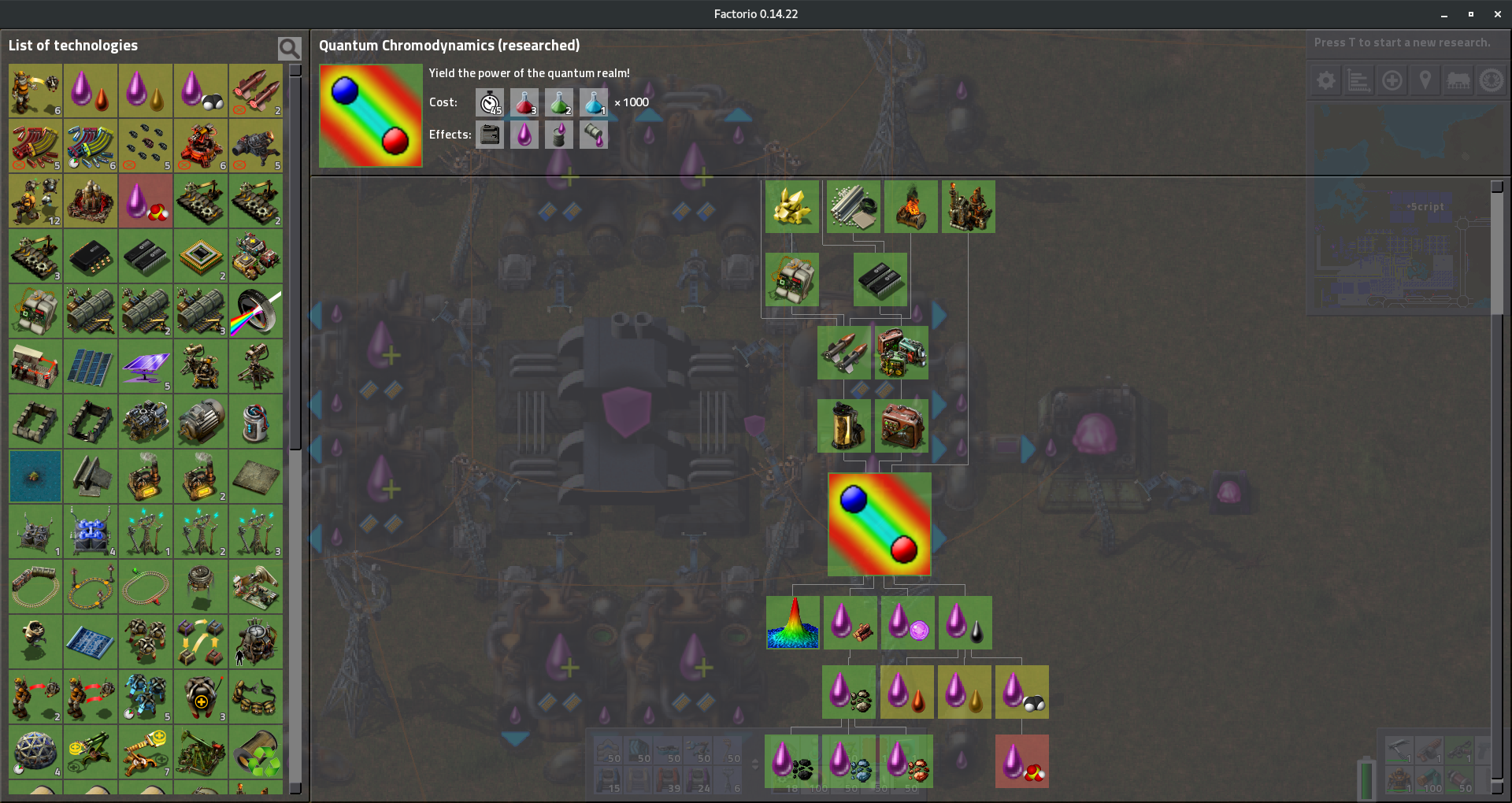Select the solar panel technology
This screenshot has width=1512, height=803.
point(91,367)
